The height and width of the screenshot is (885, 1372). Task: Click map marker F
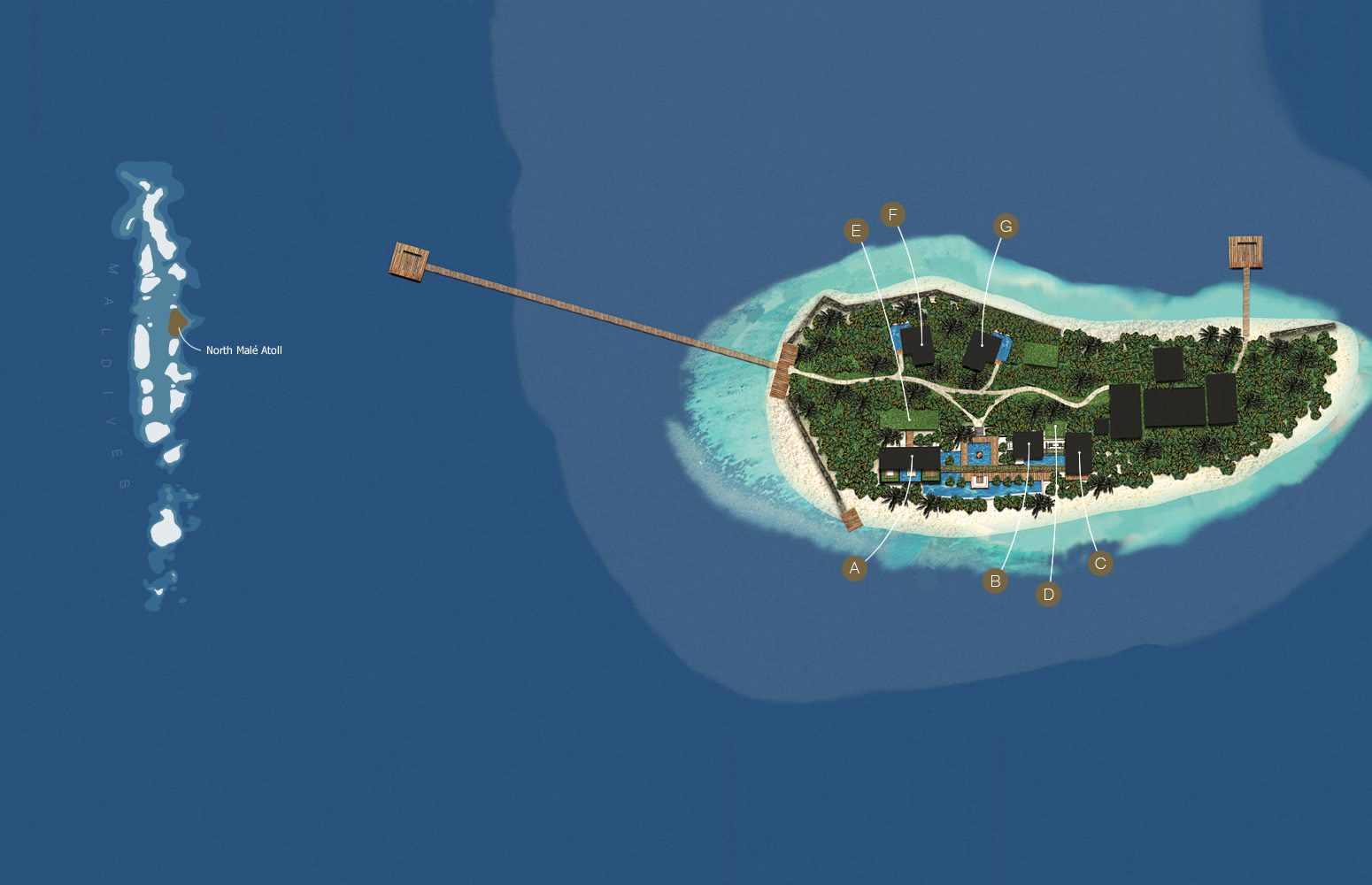(892, 214)
